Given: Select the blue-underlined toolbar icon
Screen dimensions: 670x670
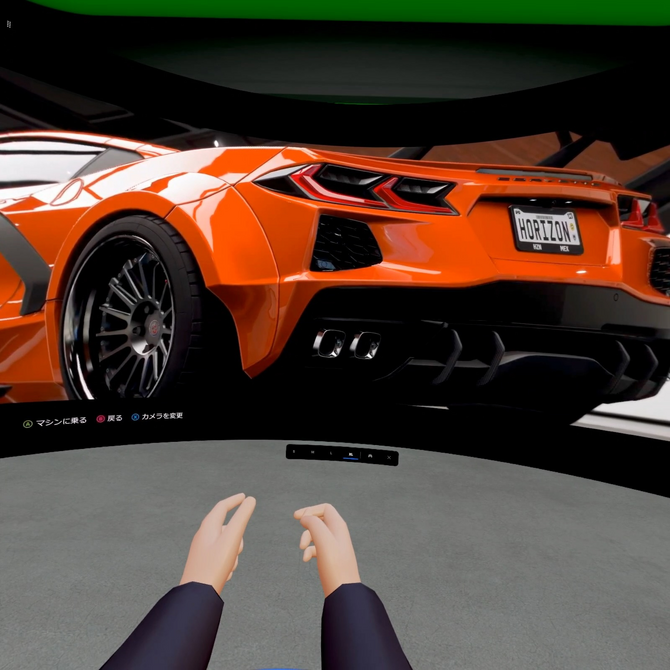Looking at the screenshot, I should 352,455.
